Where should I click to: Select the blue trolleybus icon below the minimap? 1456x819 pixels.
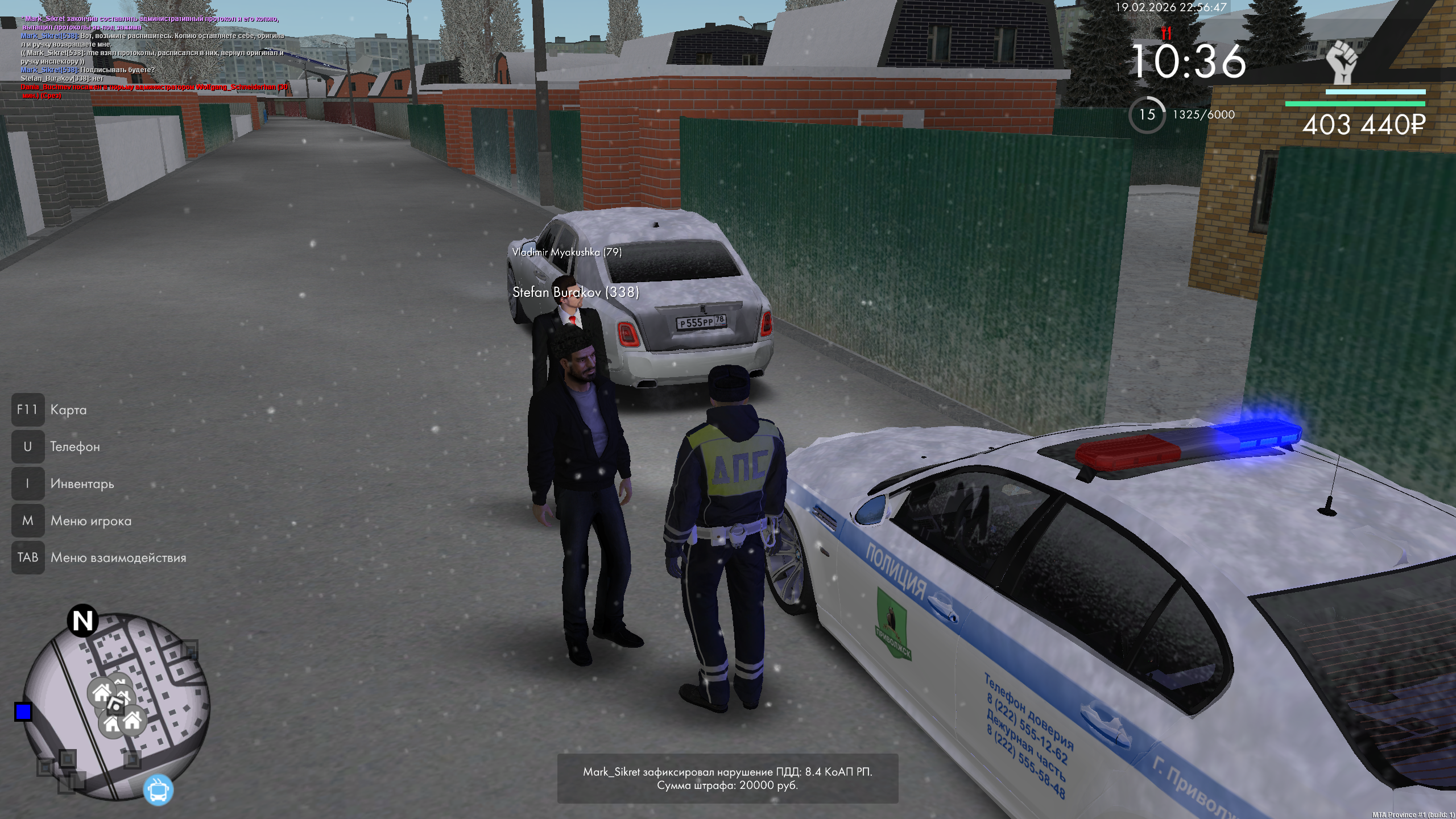158,789
